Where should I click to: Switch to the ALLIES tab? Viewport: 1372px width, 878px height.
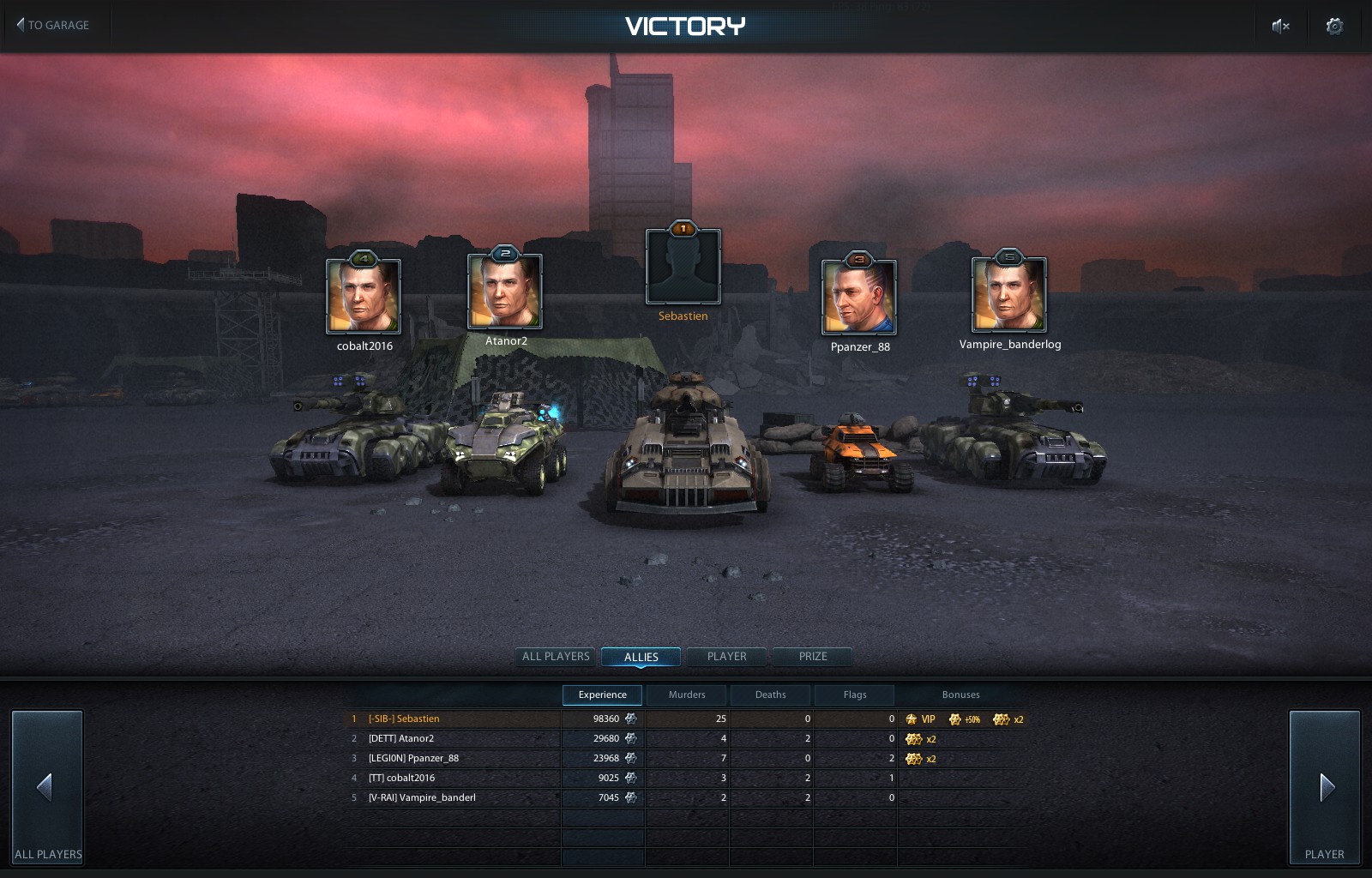pyautogui.click(x=641, y=657)
